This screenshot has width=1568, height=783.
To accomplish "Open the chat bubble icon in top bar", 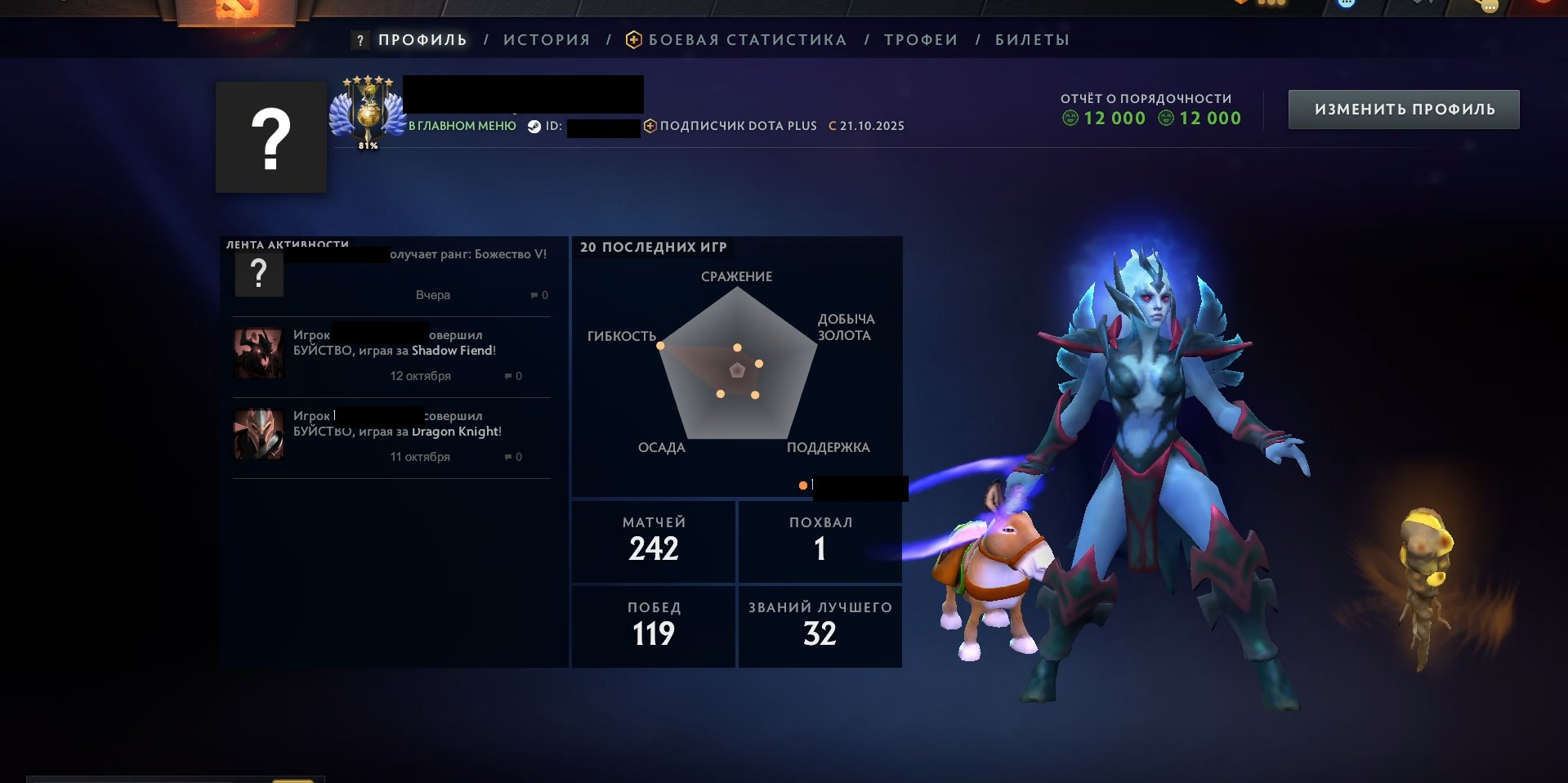I will [x=1345, y=5].
